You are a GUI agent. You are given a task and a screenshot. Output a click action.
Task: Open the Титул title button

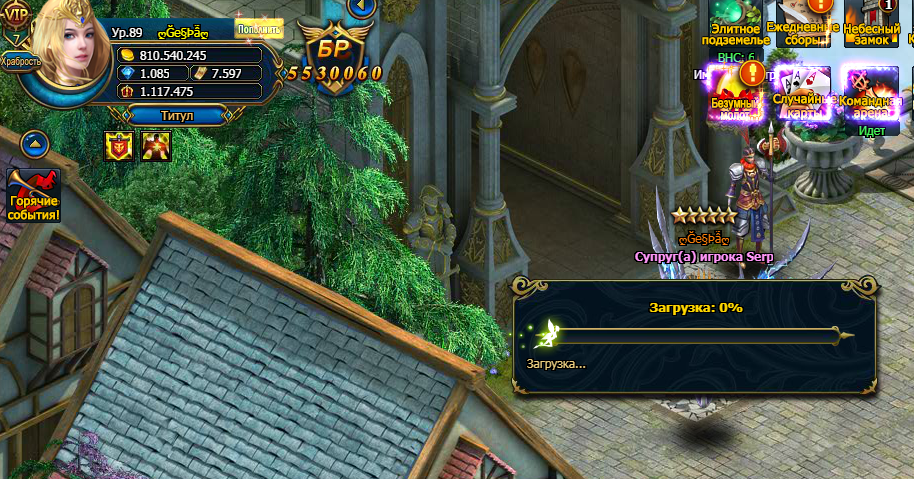[177, 115]
